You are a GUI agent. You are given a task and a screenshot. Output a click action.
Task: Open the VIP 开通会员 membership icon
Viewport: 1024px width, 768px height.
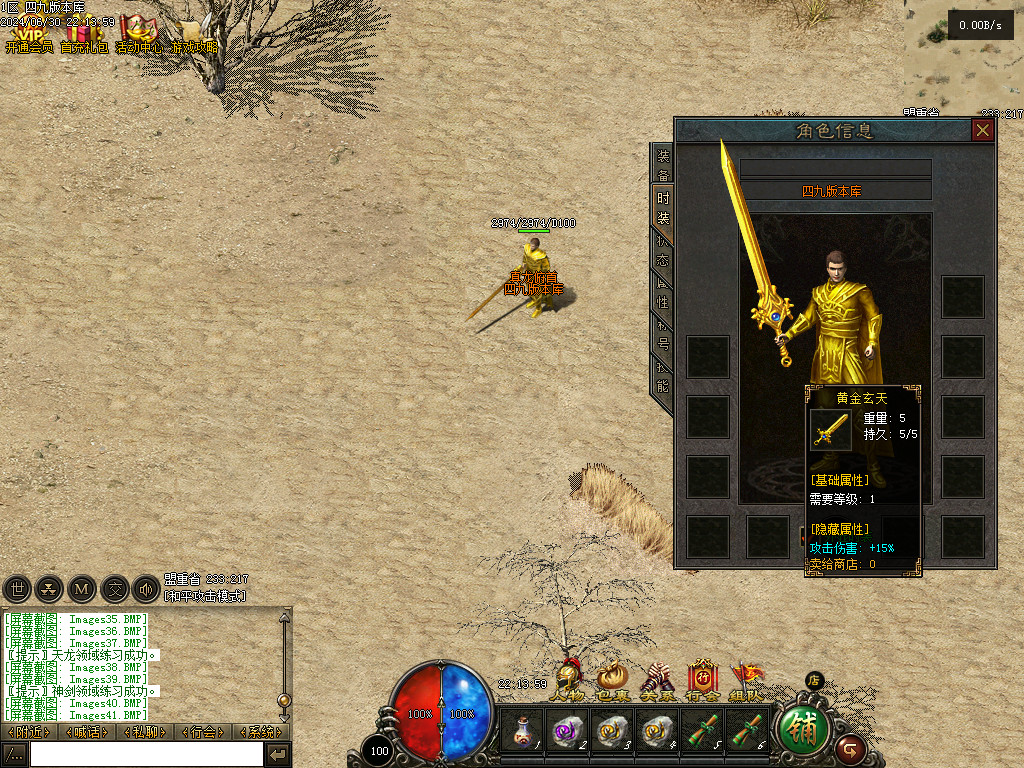[x=29, y=37]
